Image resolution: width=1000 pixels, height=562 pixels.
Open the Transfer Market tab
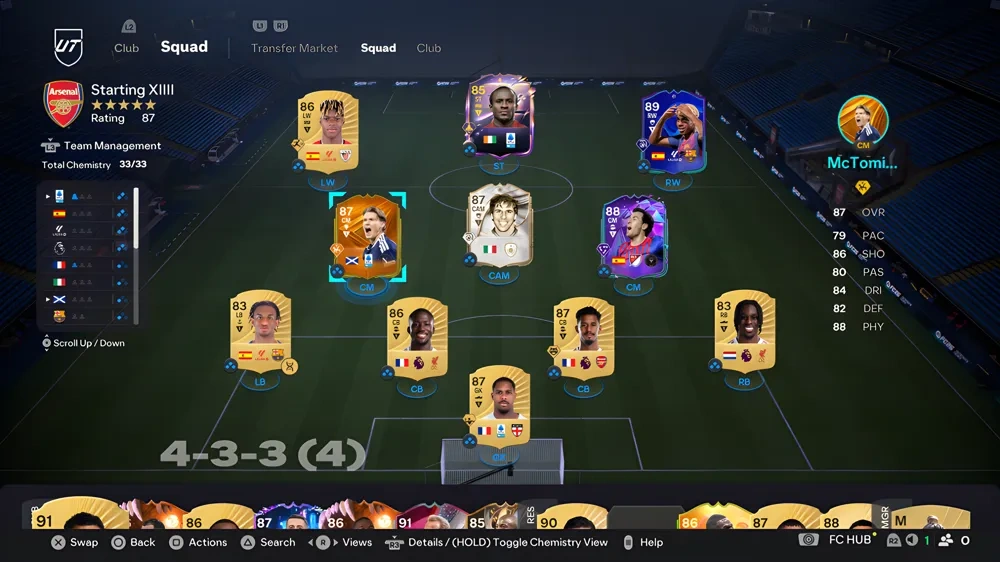(294, 48)
